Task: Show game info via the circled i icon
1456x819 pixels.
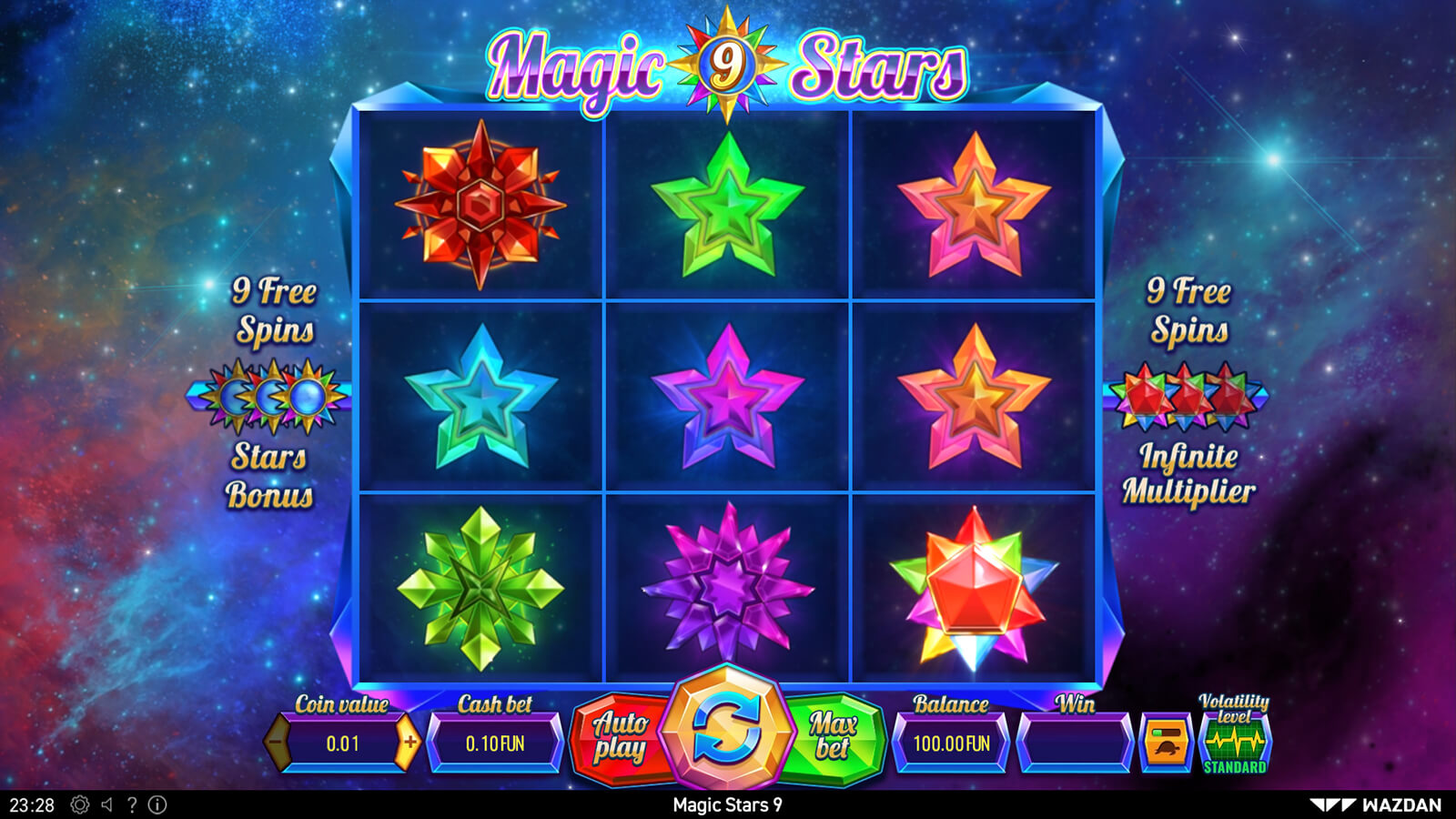Action: (x=157, y=804)
